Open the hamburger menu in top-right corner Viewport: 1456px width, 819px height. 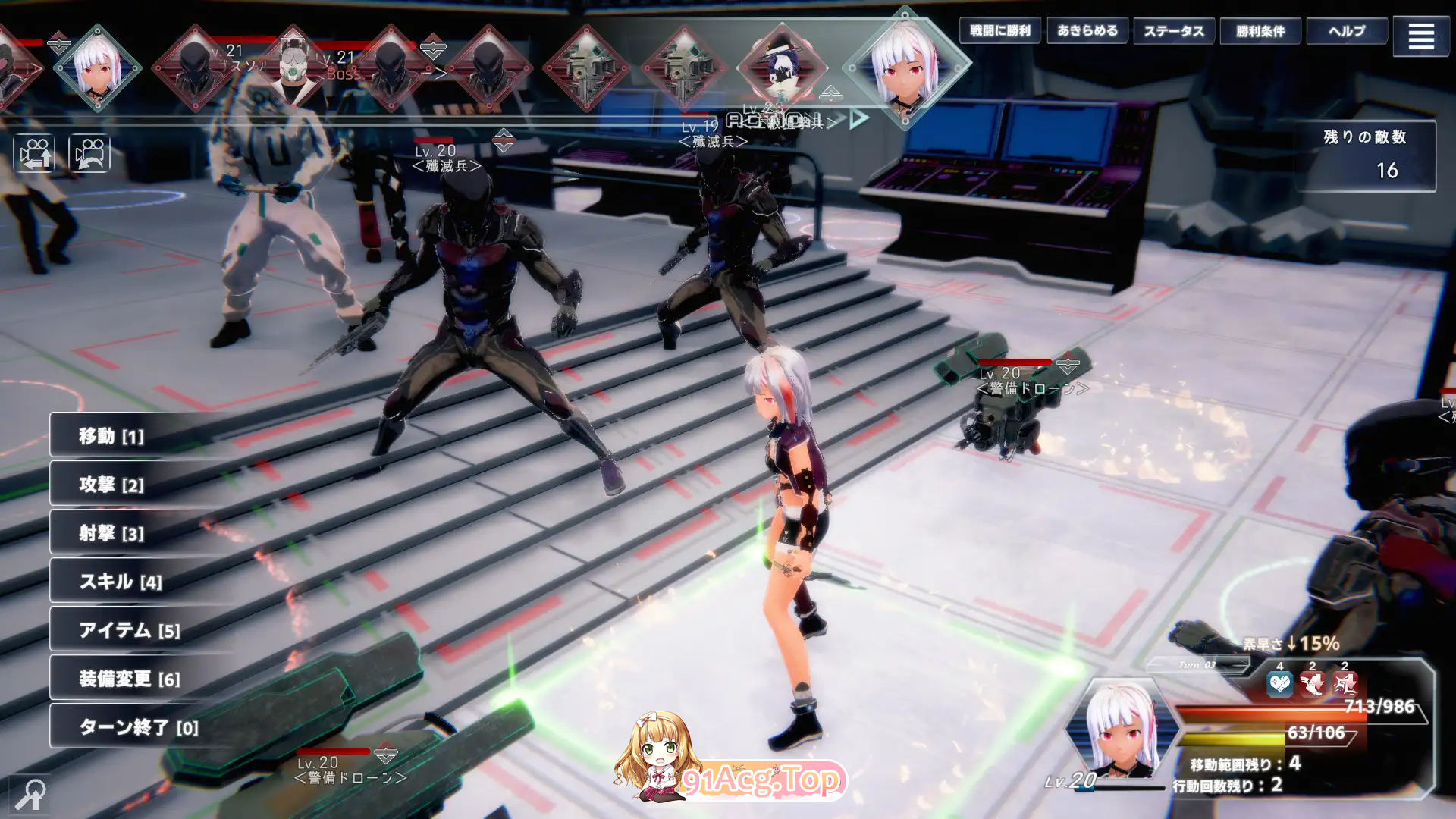pos(1421,34)
